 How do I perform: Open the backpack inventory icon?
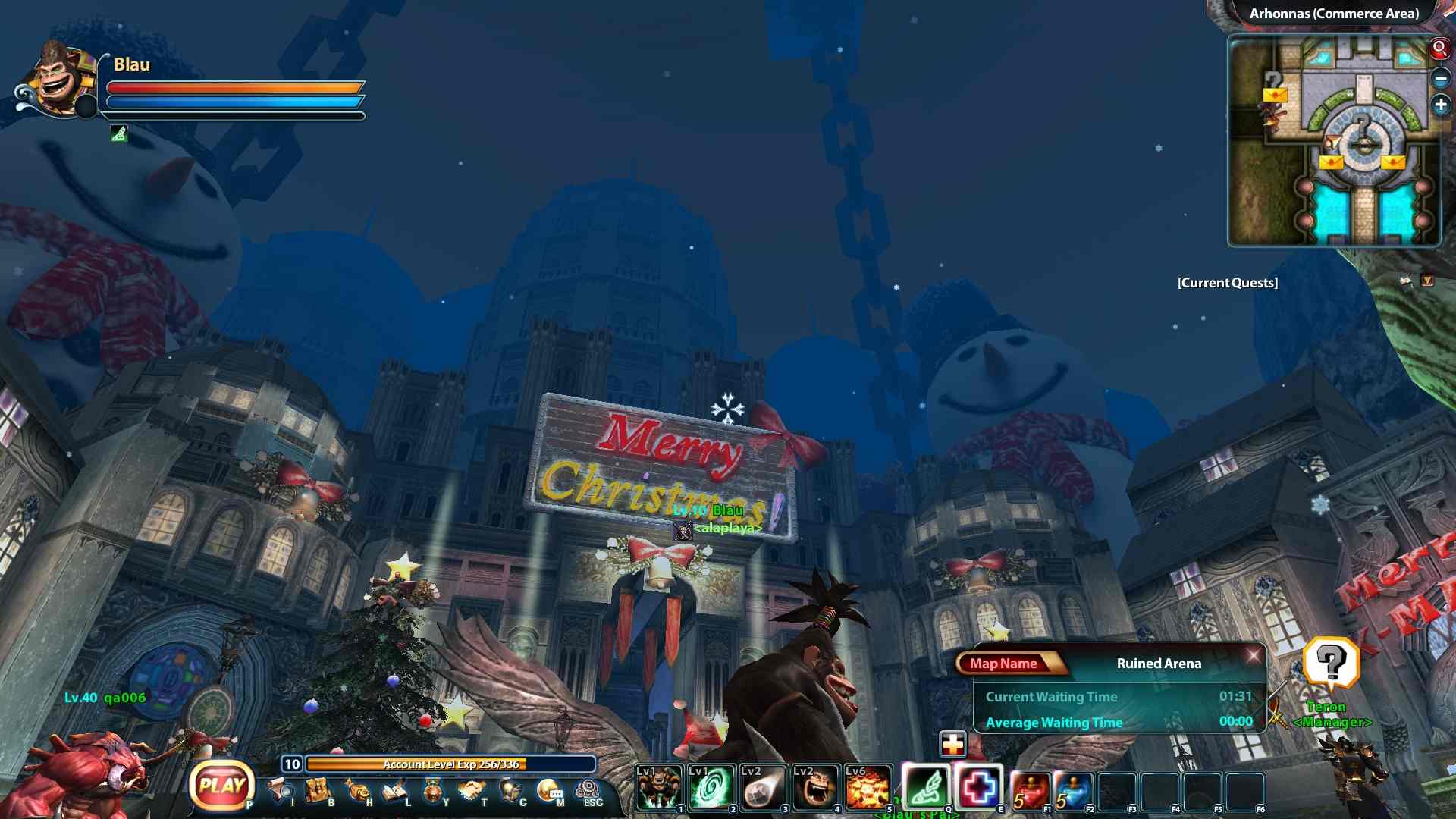[318, 790]
